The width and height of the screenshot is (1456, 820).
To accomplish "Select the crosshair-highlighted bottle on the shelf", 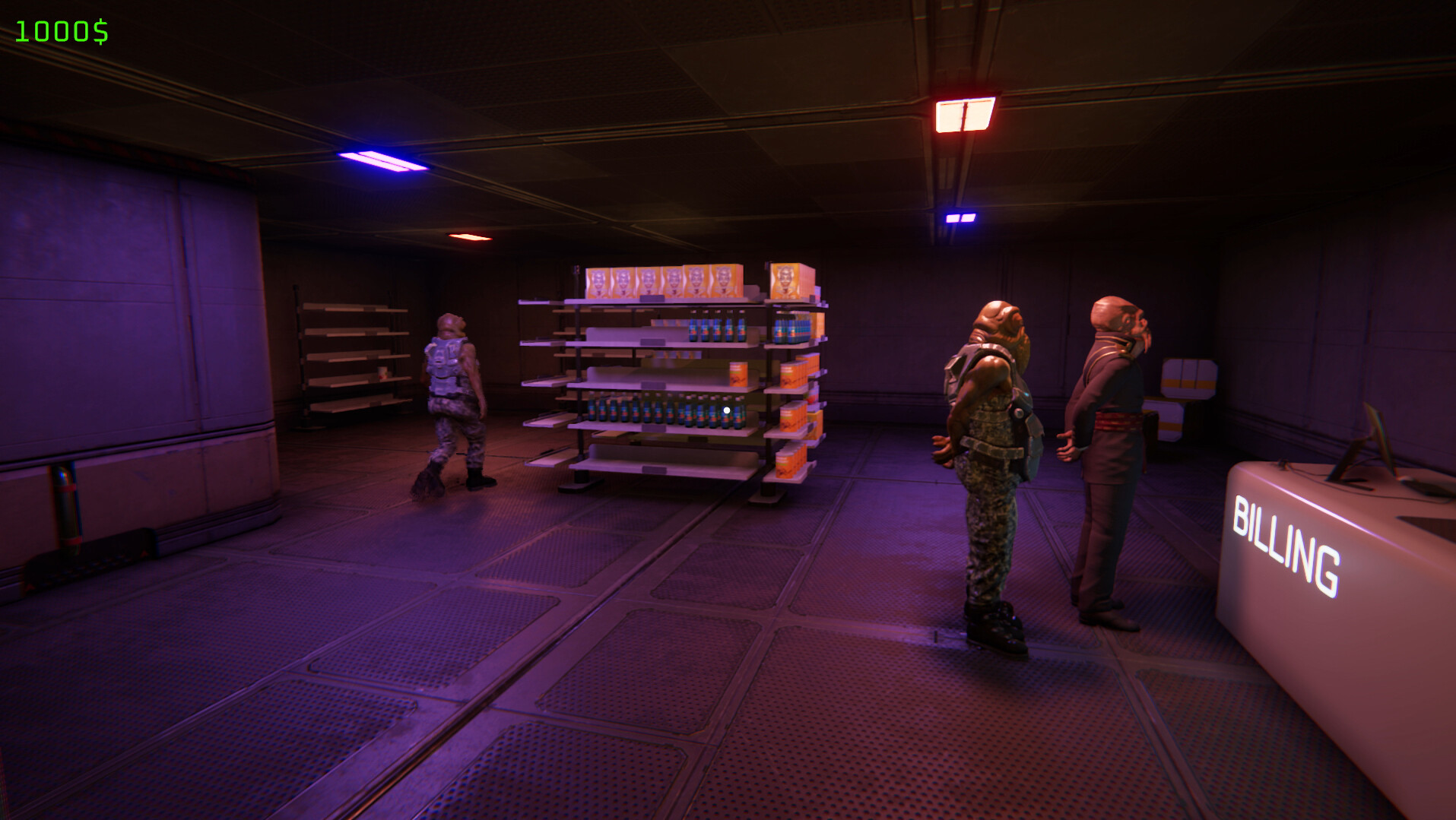I will pos(726,409).
